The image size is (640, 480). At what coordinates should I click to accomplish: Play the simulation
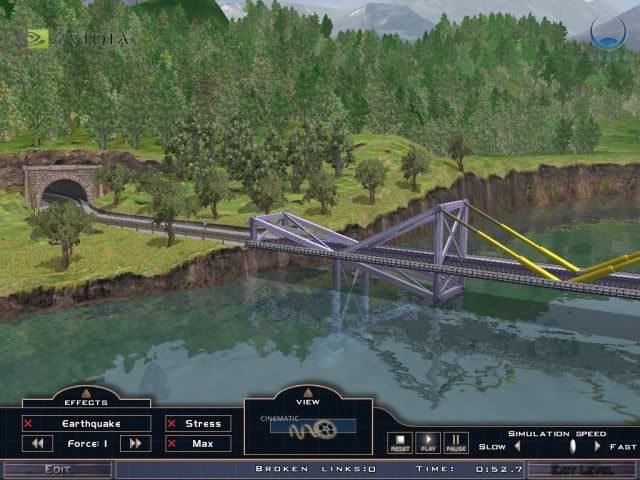point(428,442)
